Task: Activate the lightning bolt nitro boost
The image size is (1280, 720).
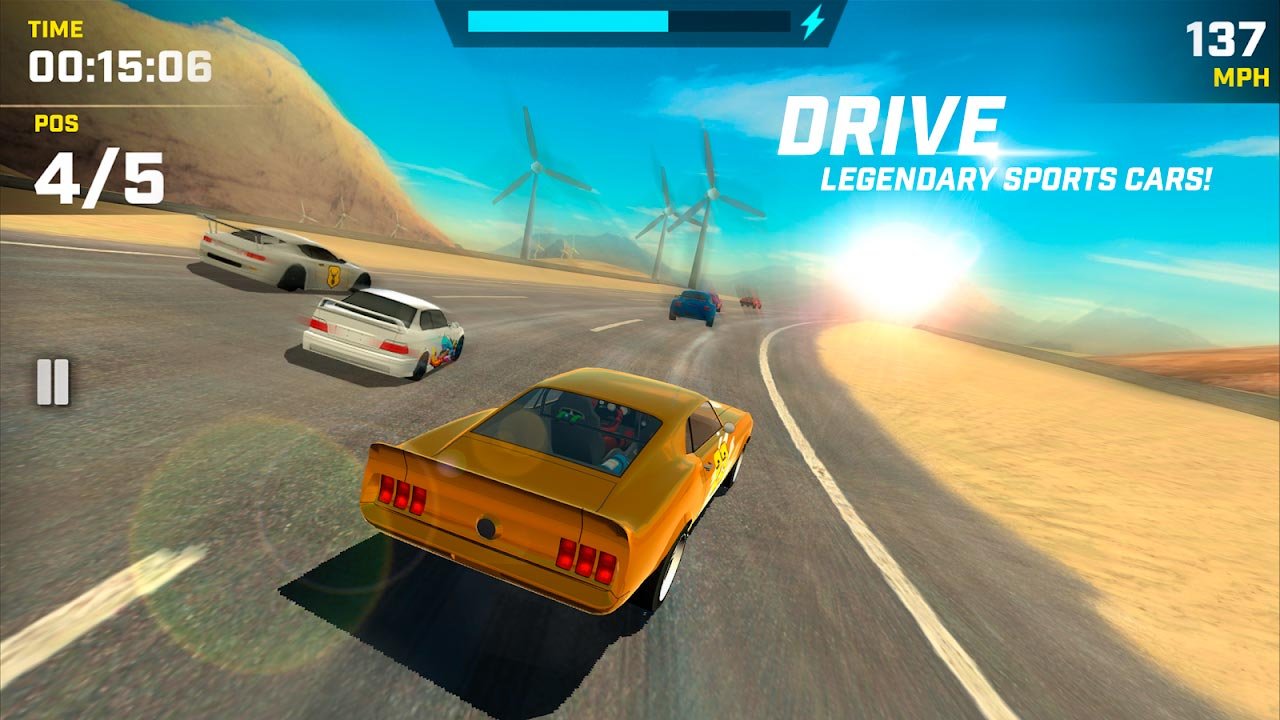Action: [x=812, y=22]
